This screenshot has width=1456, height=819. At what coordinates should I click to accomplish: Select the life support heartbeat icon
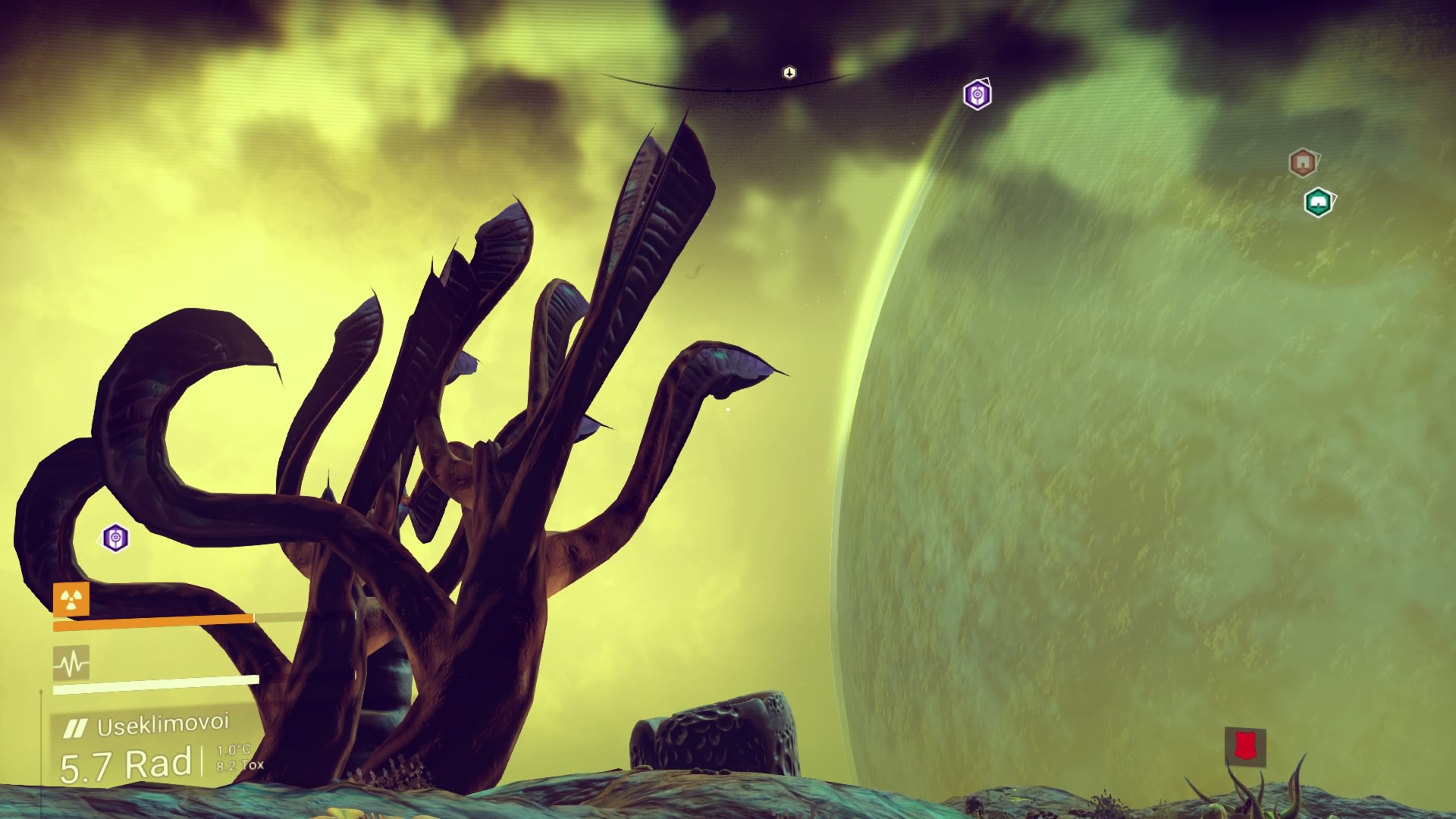point(71,664)
